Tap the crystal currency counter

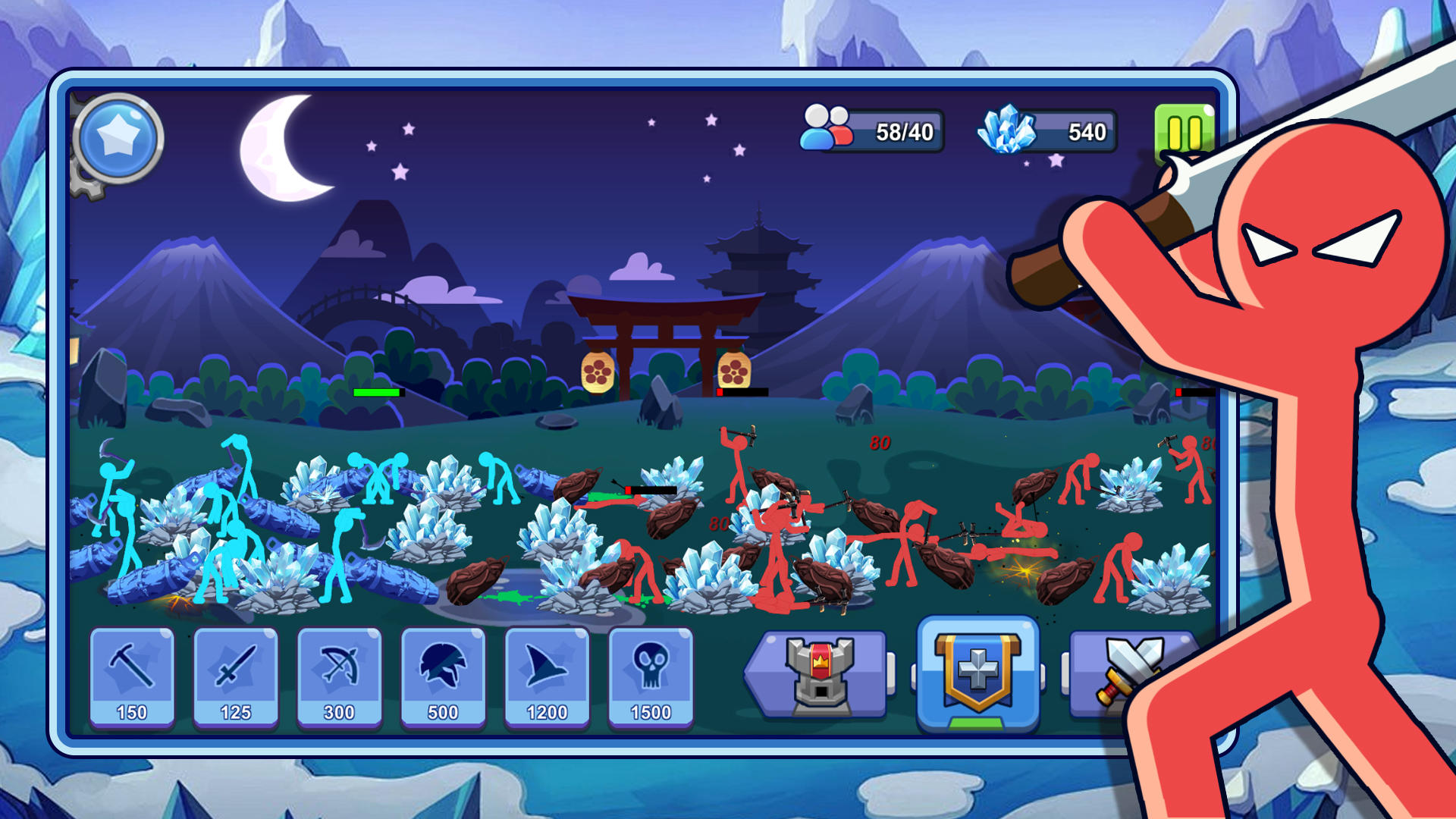tap(1056, 130)
